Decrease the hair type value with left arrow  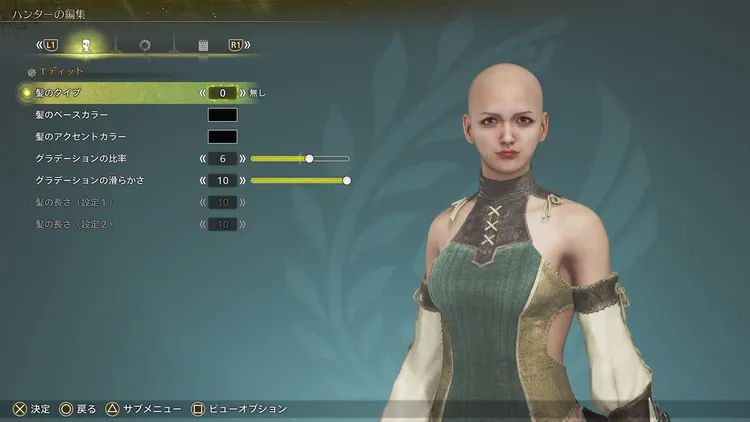[x=202, y=93]
